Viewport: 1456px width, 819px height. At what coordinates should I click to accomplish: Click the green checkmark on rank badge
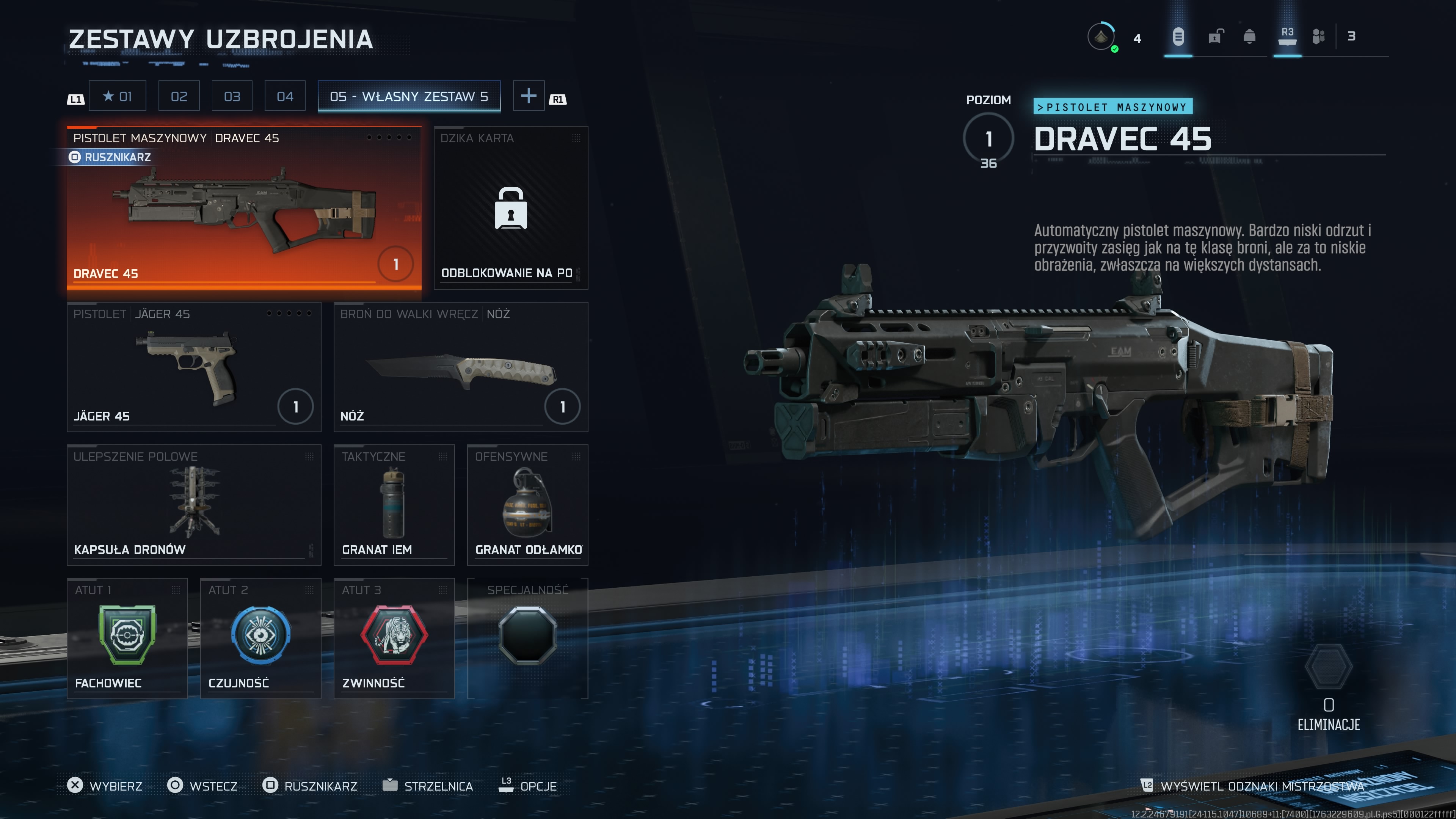1115,48
